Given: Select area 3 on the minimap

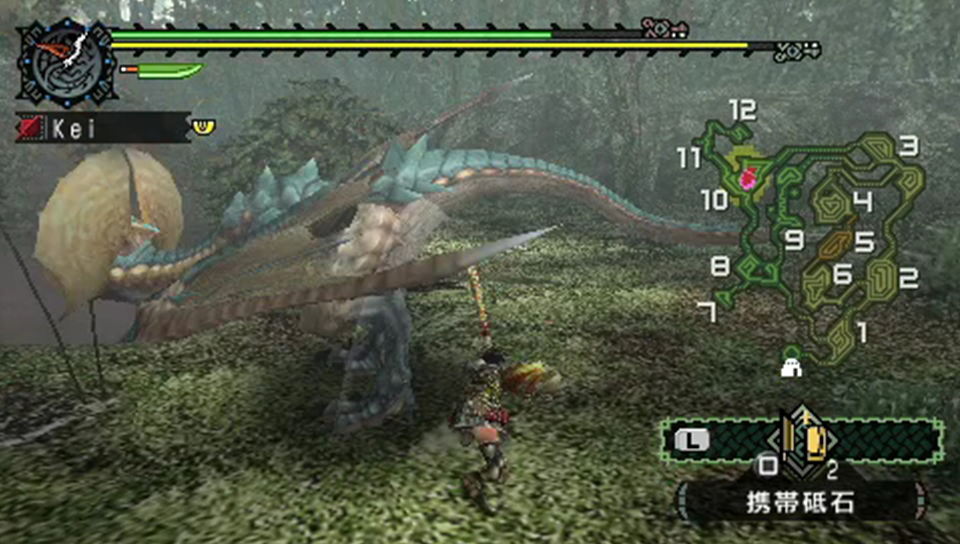Looking at the screenshot, I should (x=907, y=146).
